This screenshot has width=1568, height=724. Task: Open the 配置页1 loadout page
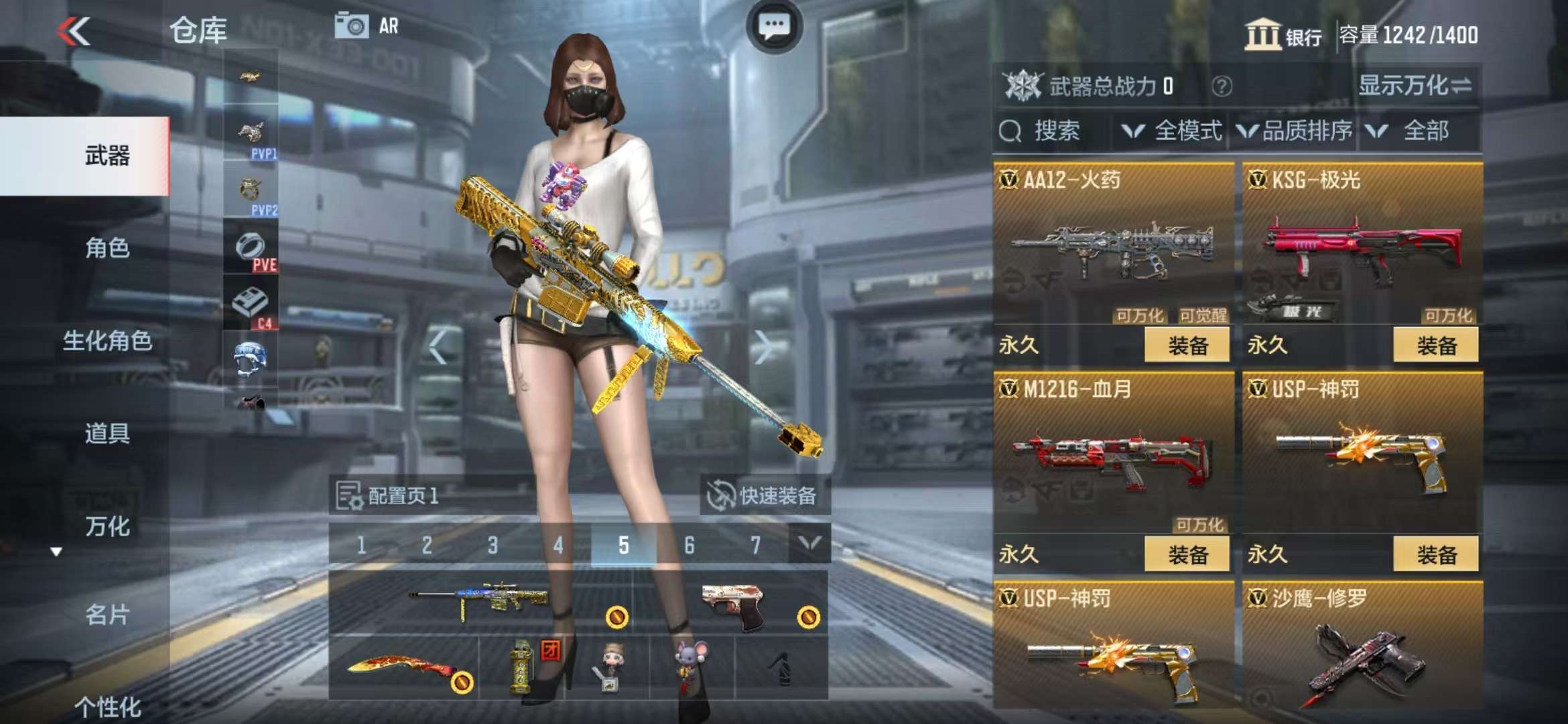[389, 496]
